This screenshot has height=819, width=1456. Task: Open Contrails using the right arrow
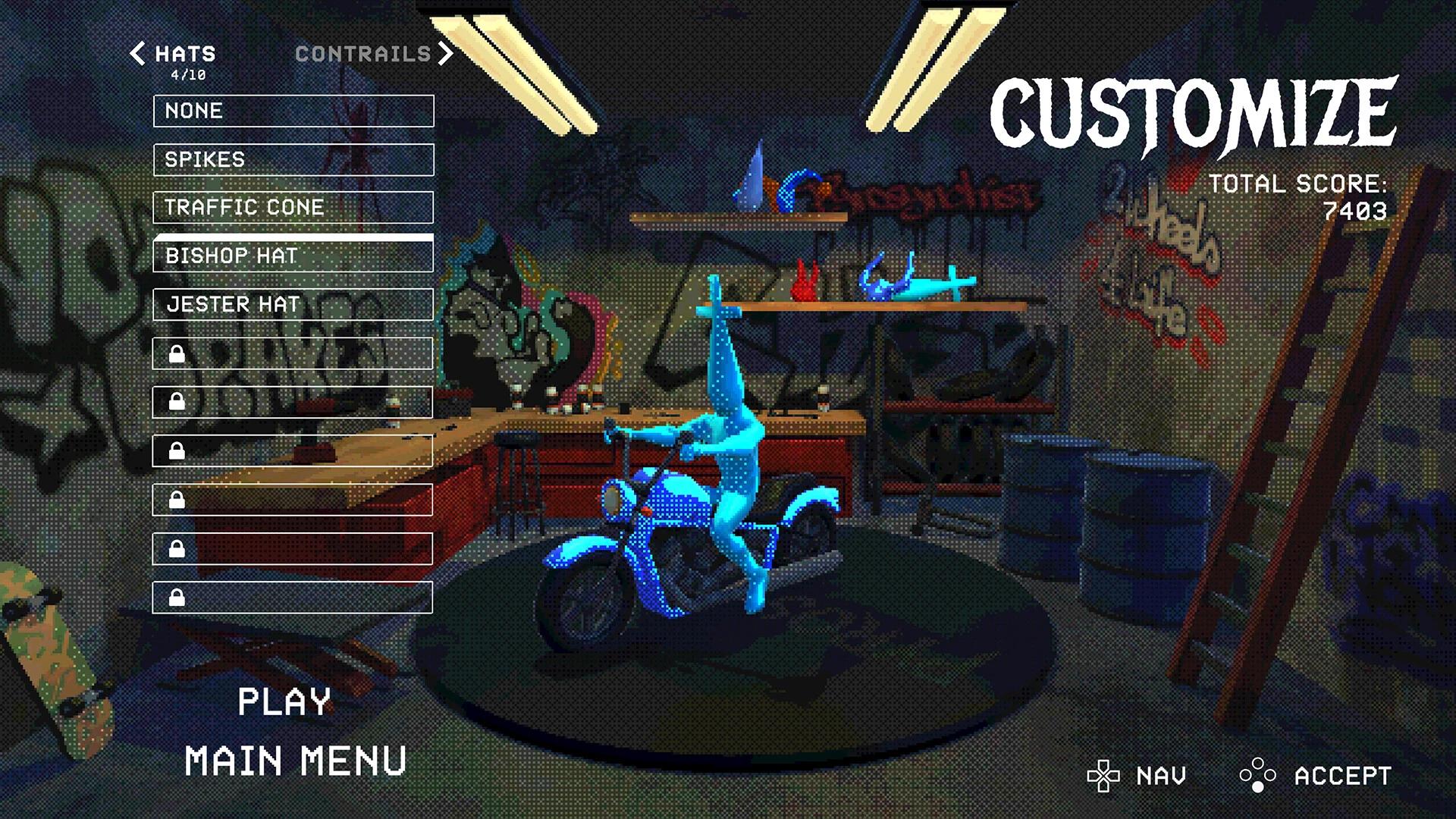click(x=447, y=54)
